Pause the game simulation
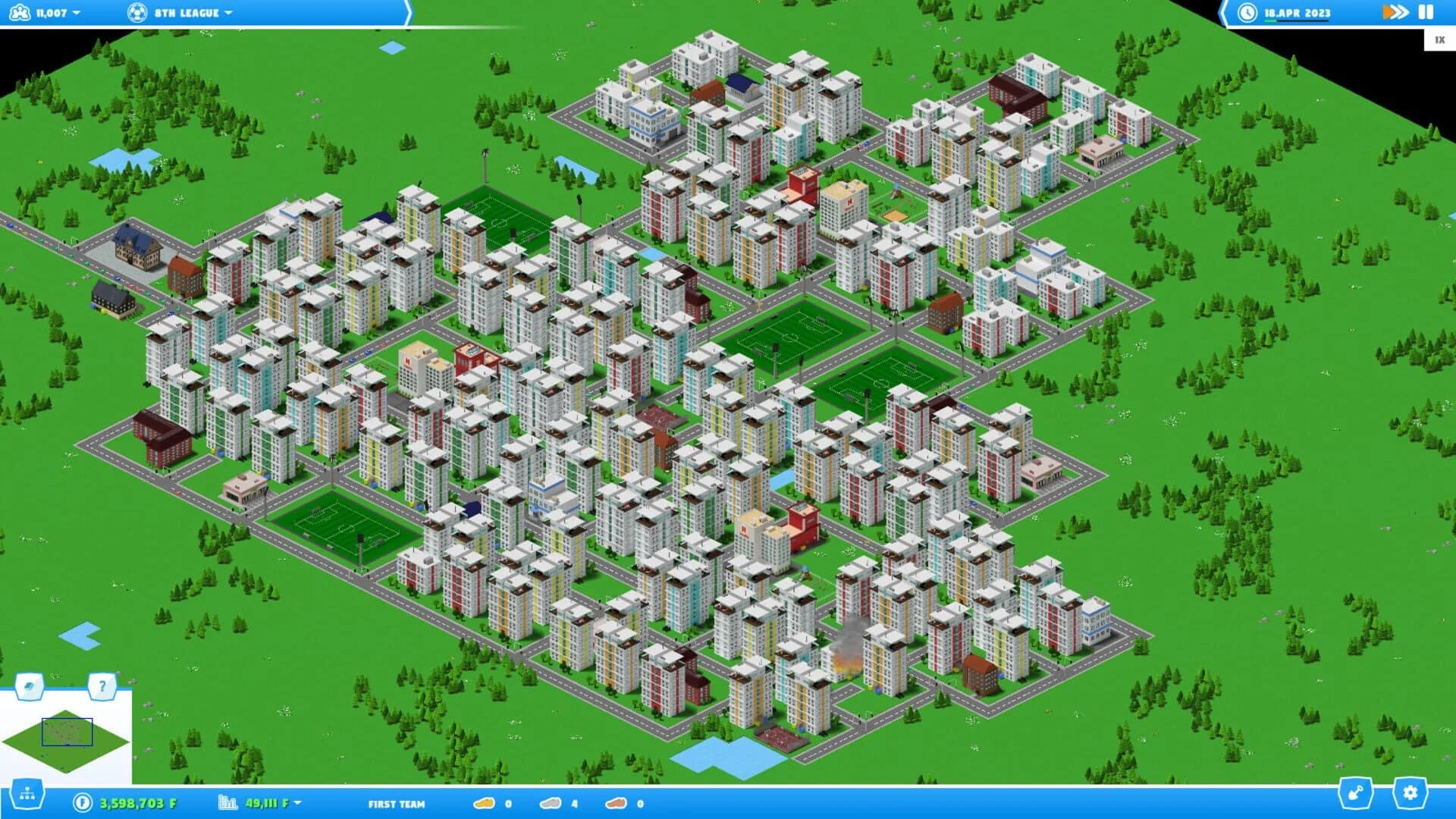The width and height of the screenshot is (1456, 819). pos(1426,12)
